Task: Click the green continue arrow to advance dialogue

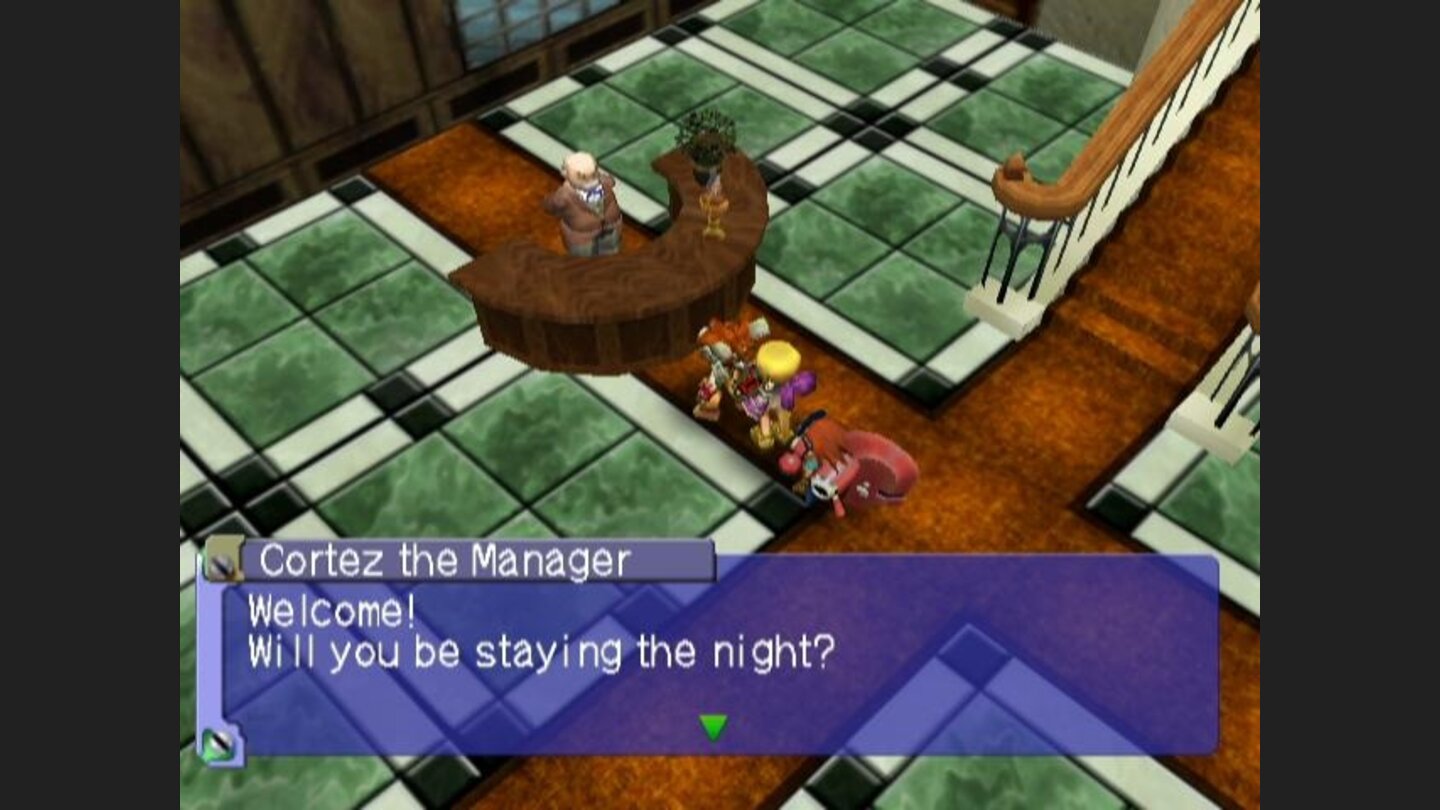Action: tap(713, 729)
